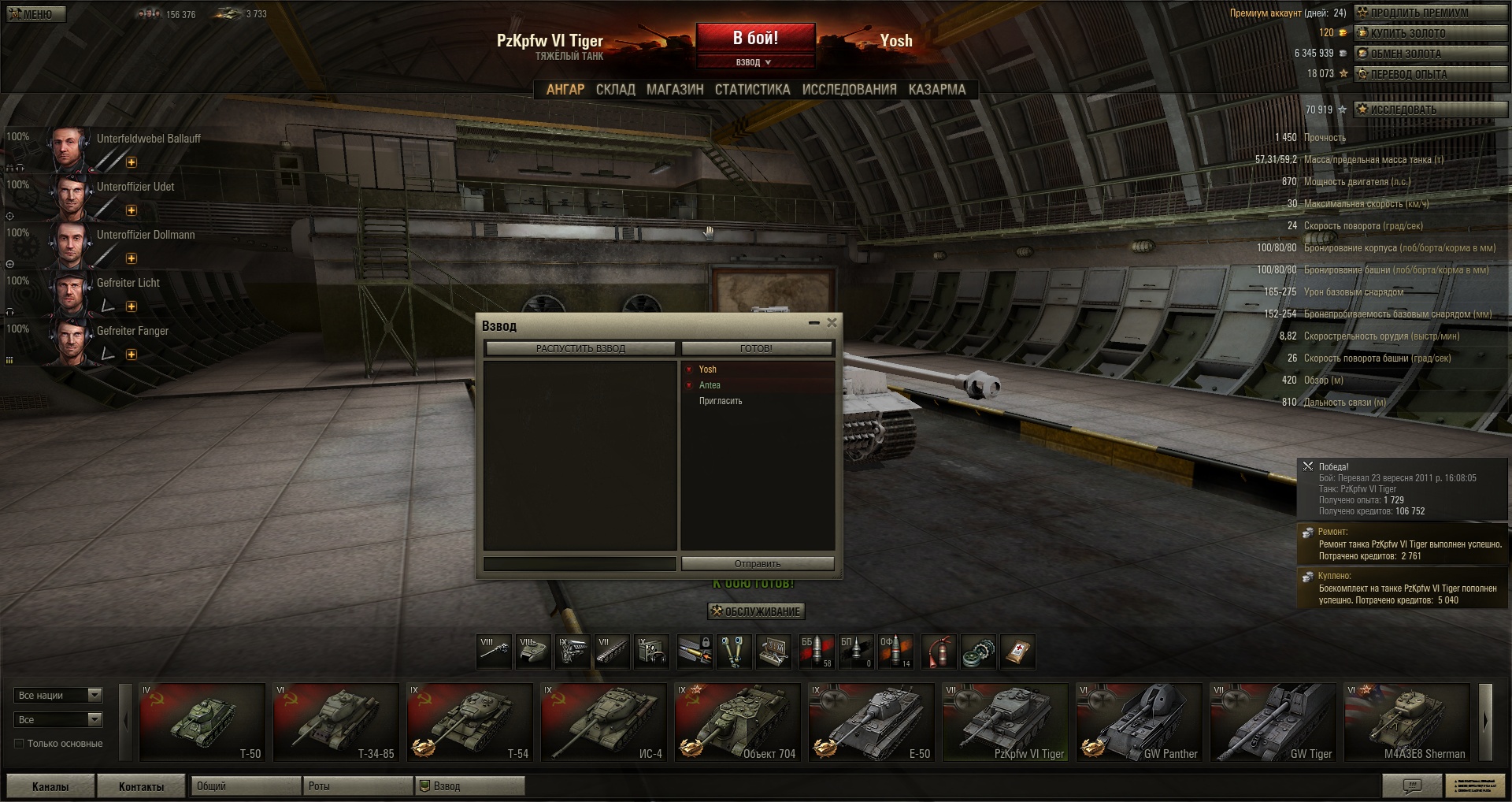Screen dimensions: 1512x802
Task: Pick the GW Panther tank tile
Action: pos(1140,722)
